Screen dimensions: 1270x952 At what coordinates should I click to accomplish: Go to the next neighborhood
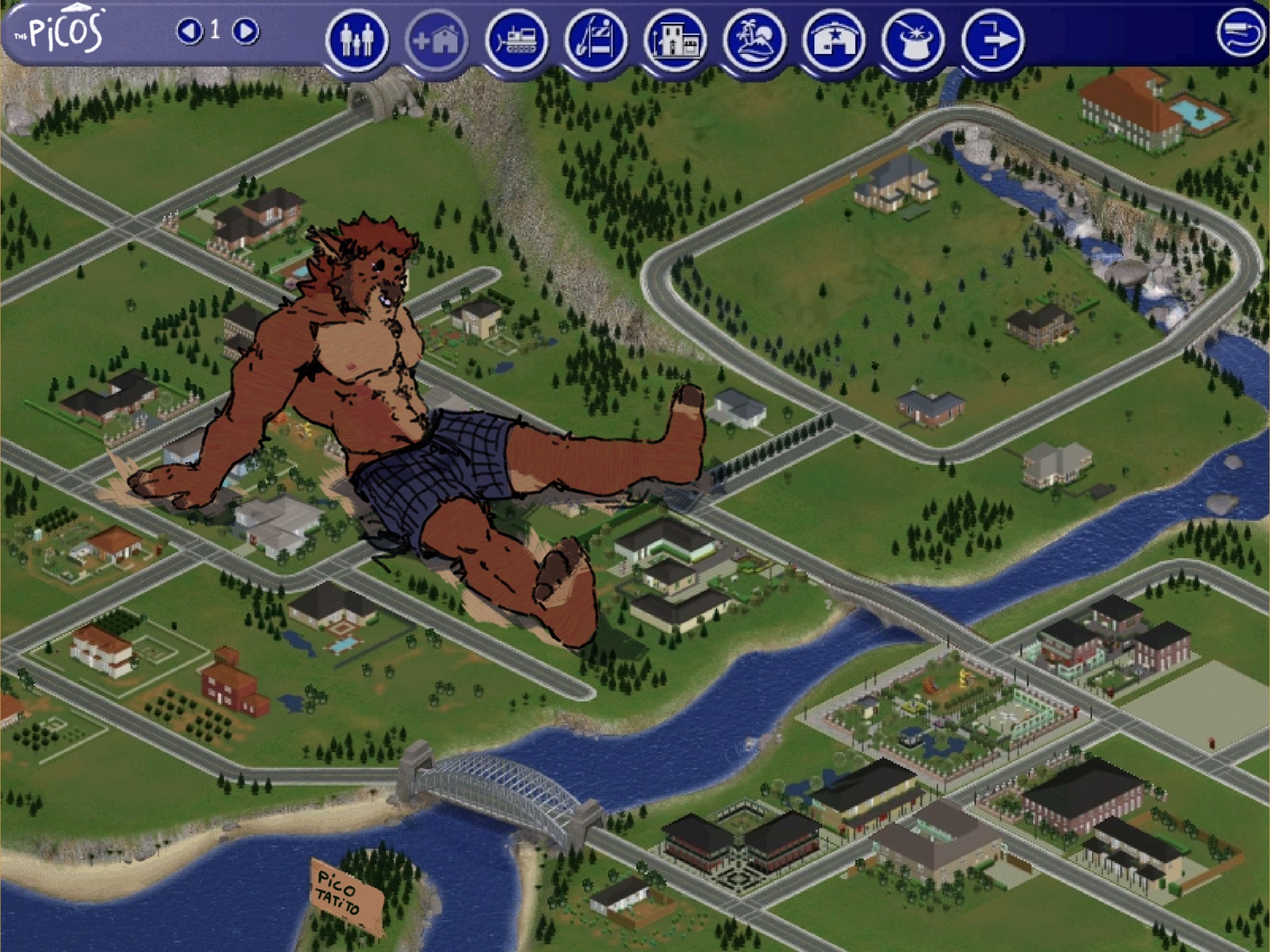(x=245, y=30)
